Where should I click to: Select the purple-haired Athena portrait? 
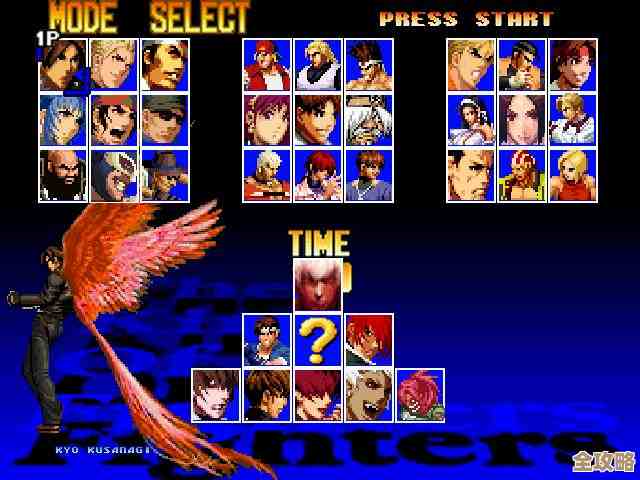tap(267, 119)
